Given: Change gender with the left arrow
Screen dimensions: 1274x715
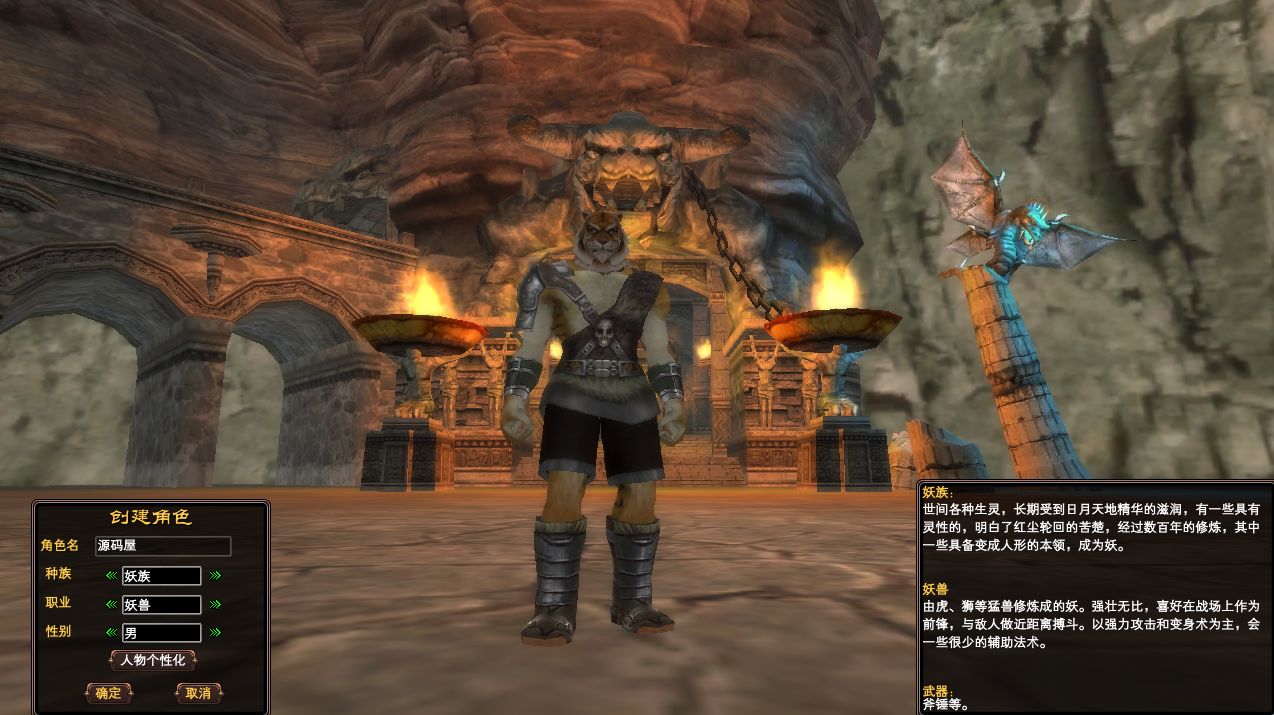Looking at the screenshot, I should tap(111, 632).
